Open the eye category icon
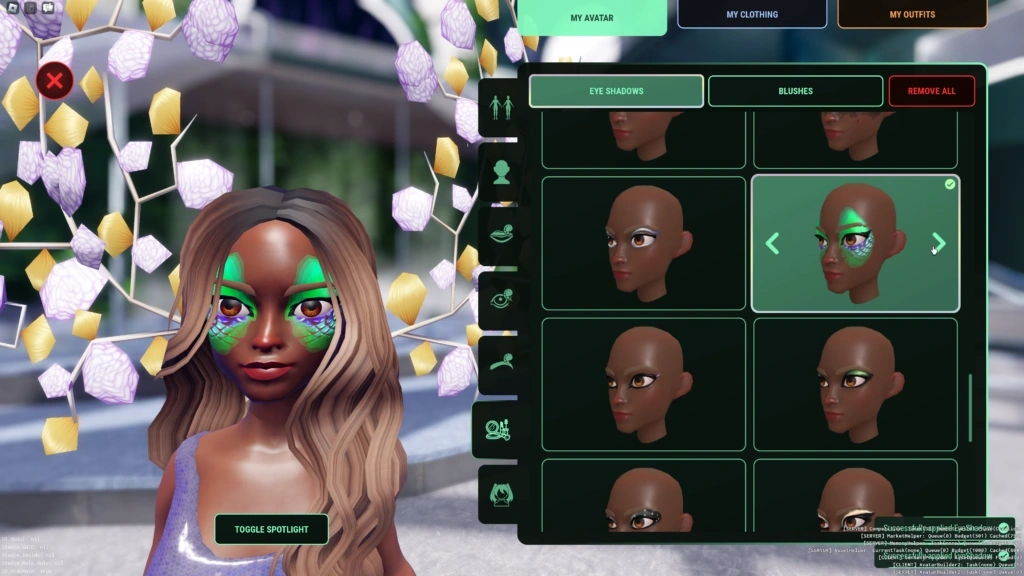This screenshot has width=1024, height=576. click(500, 300)
